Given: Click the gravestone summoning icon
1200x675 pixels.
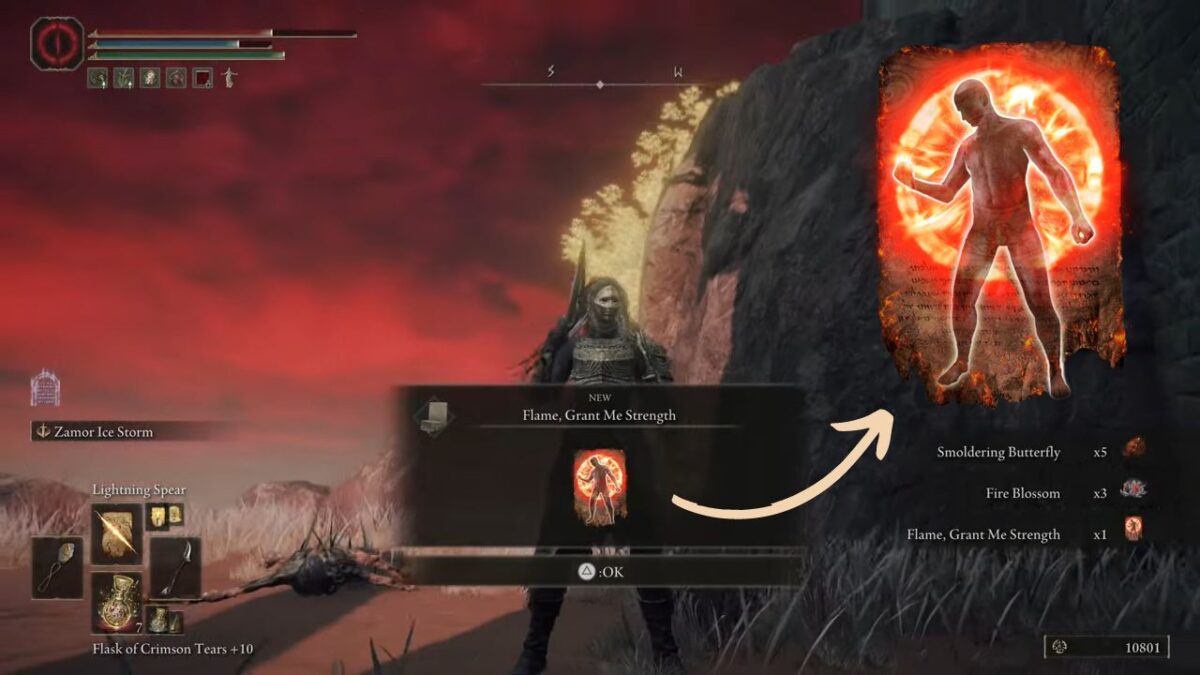Looking at the screenshot, I should pos(45,388).
